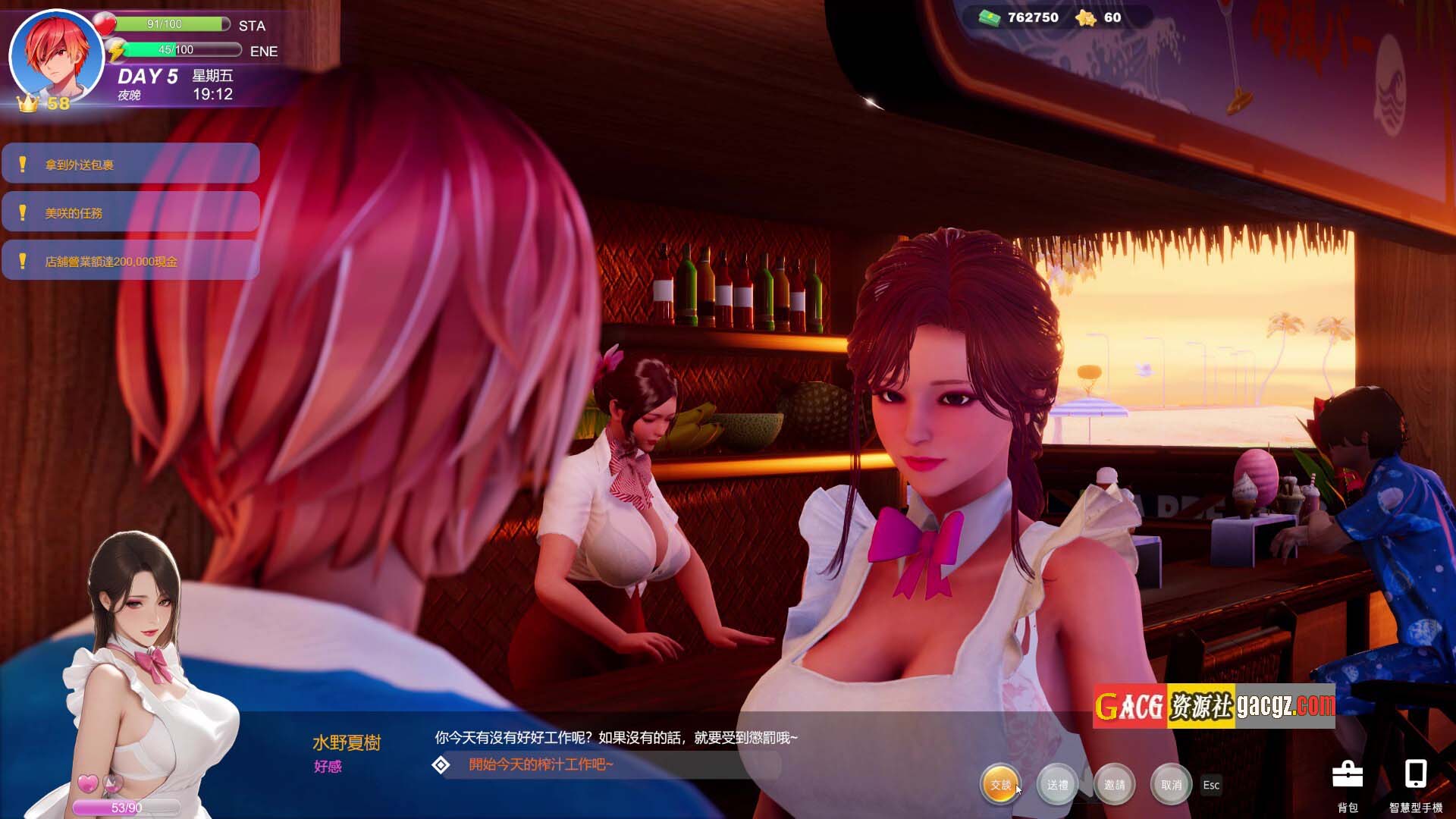This screenshot has height=819, width=1456.
Task: Cancel the interaction with 取消
Action: (x=1171, y=785)
